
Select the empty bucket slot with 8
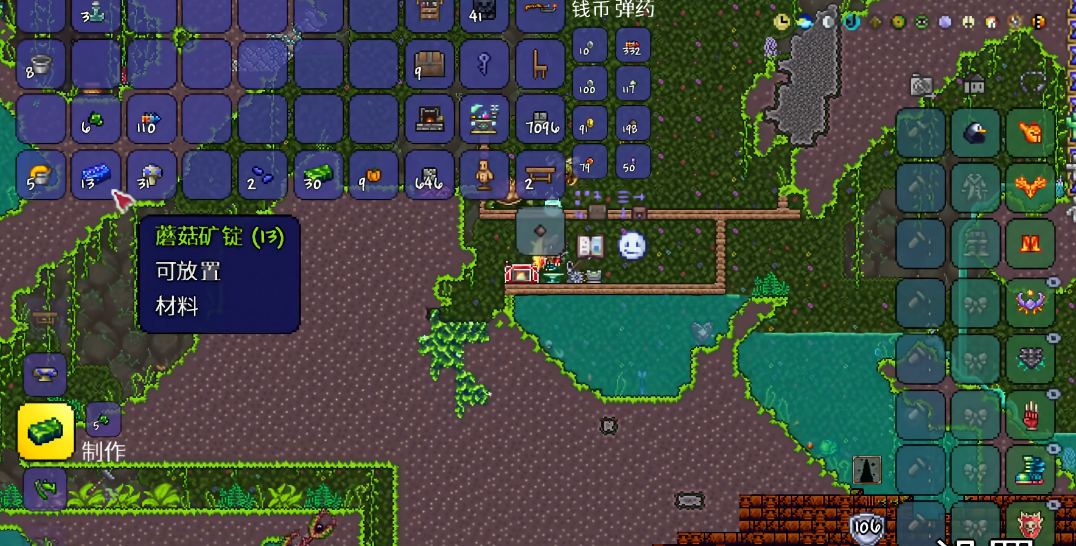(42, 65)
